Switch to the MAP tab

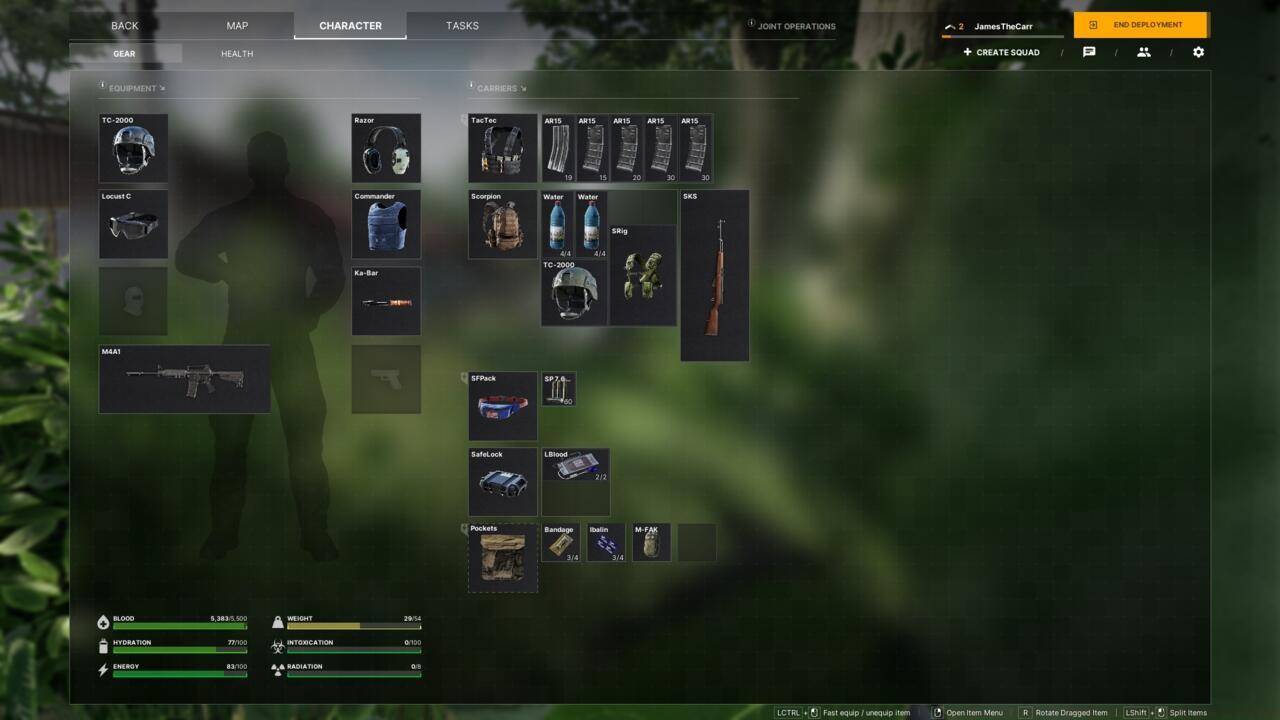coord(236,25)
